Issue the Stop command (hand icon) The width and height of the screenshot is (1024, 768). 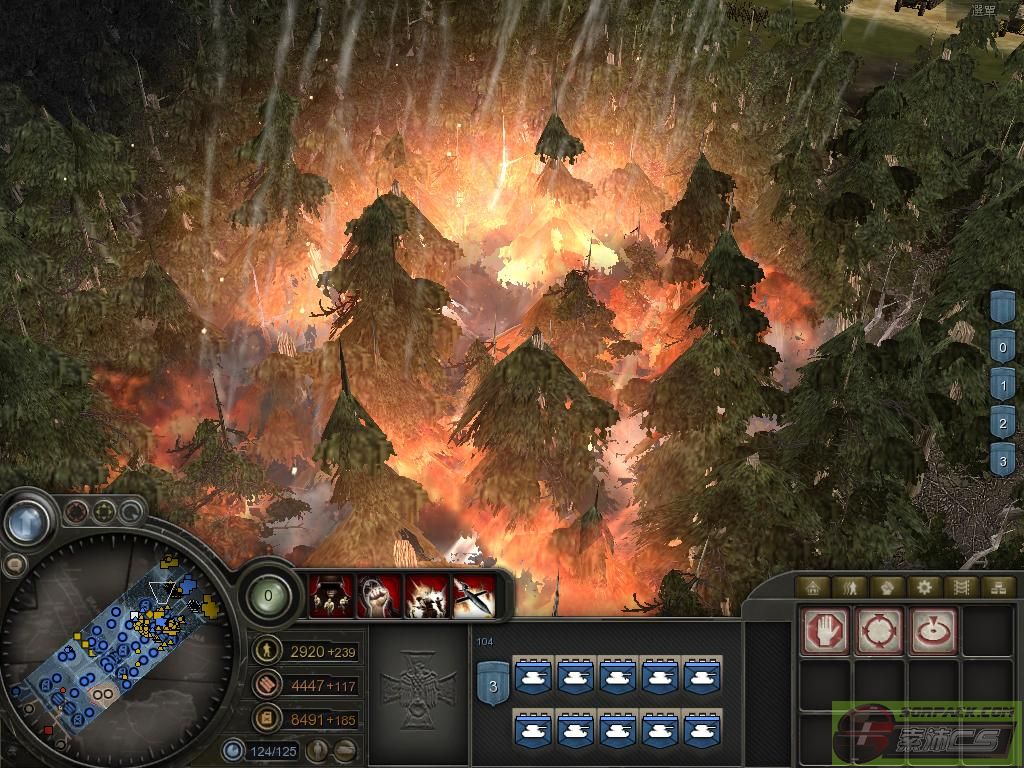point(826,631)
